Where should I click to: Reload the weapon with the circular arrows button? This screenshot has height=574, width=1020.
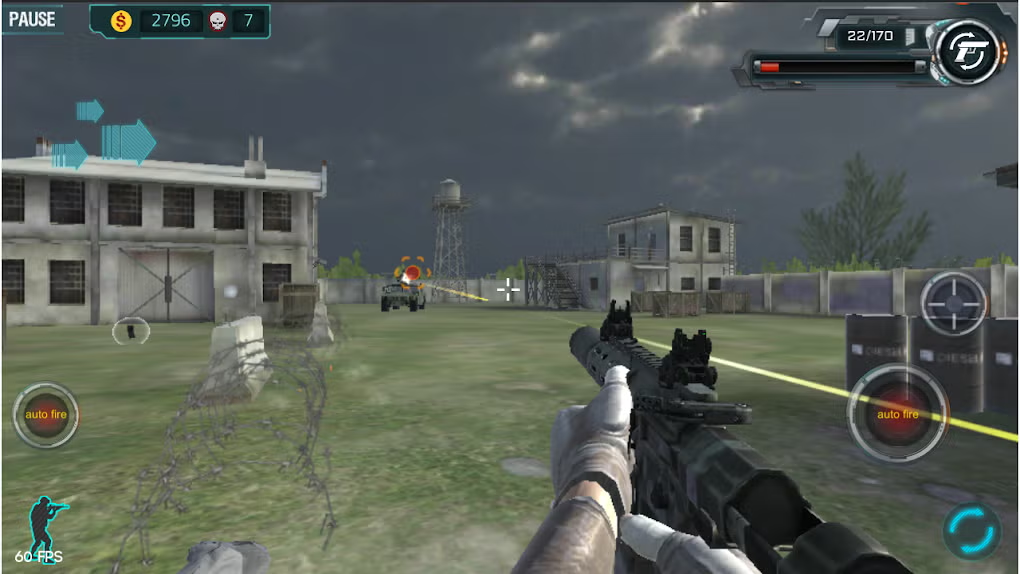(970, 528)
